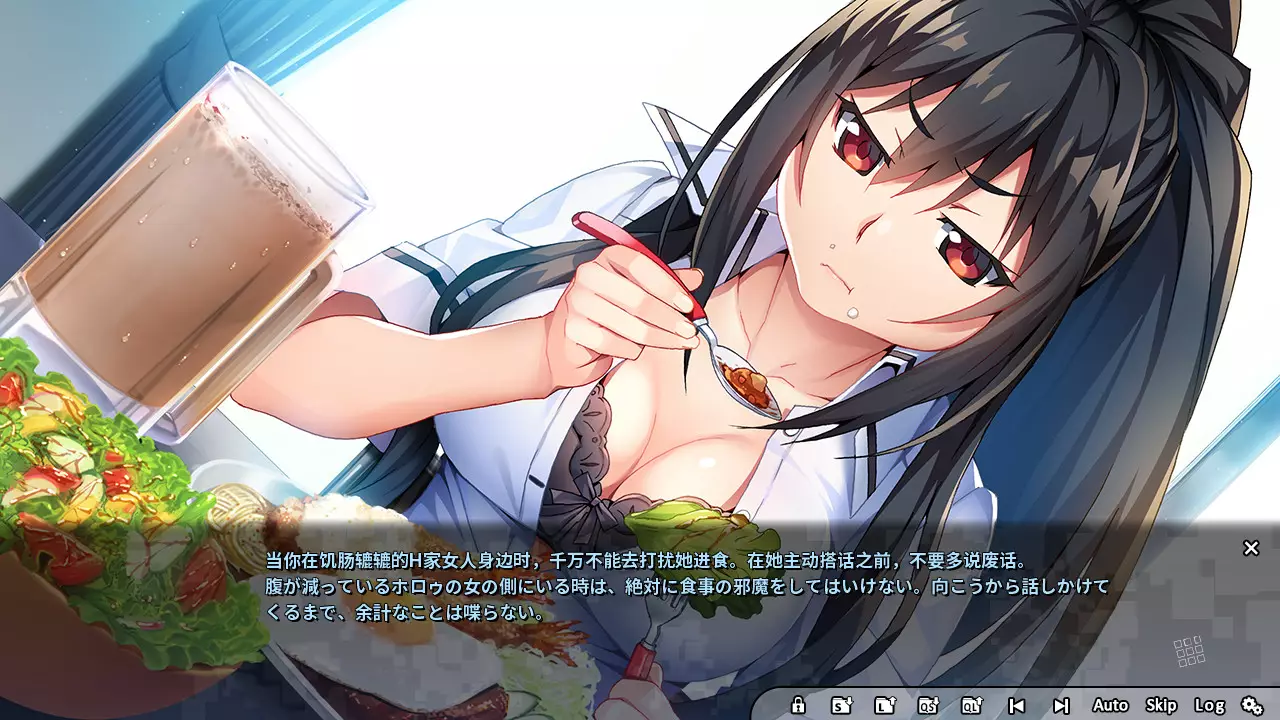The image size is (1280, 720).
Task: Close the message window with the X button
Action: tap(1251, 549)
